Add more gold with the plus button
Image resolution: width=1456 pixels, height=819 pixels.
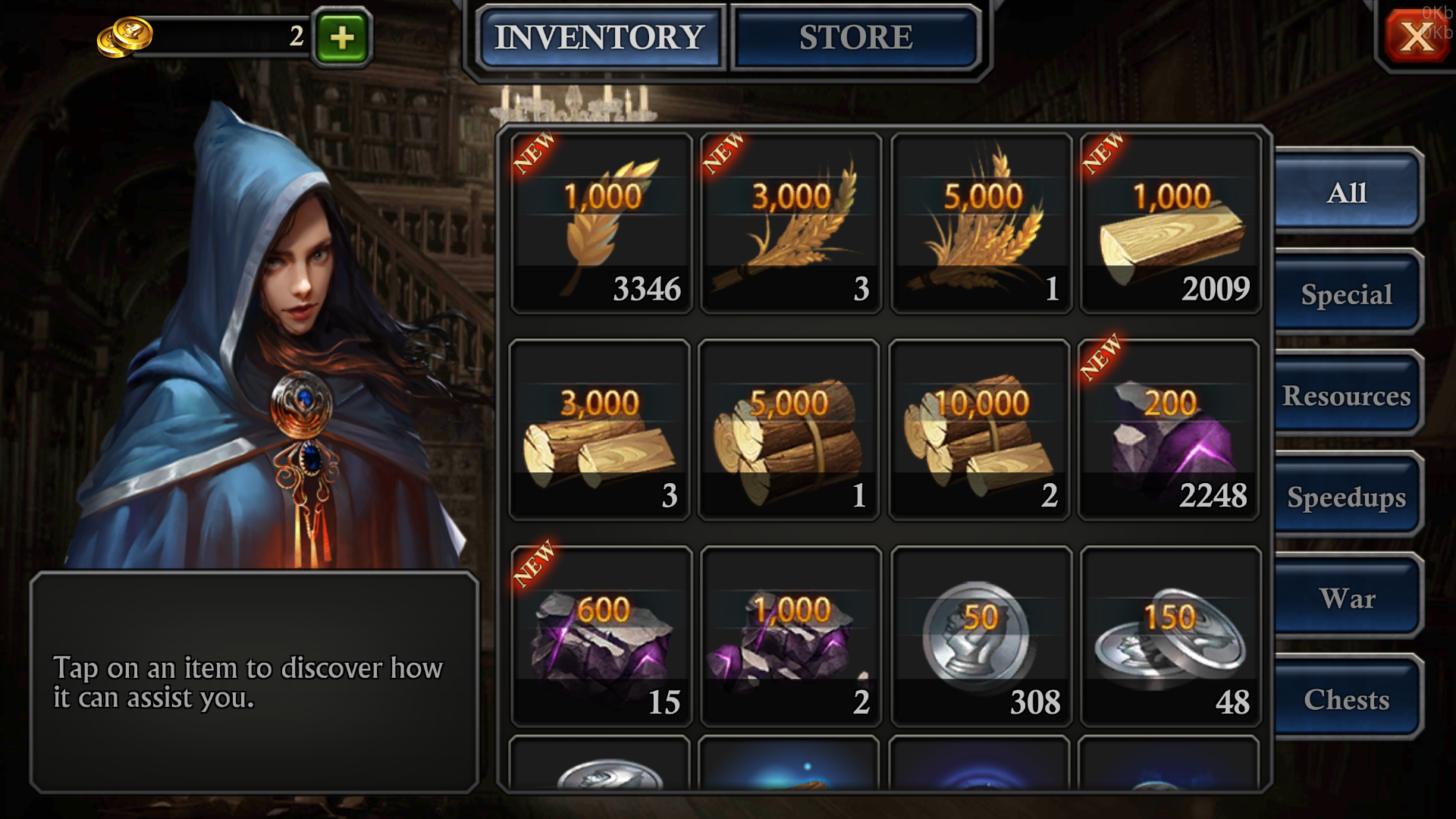click(x=342, y=37)
